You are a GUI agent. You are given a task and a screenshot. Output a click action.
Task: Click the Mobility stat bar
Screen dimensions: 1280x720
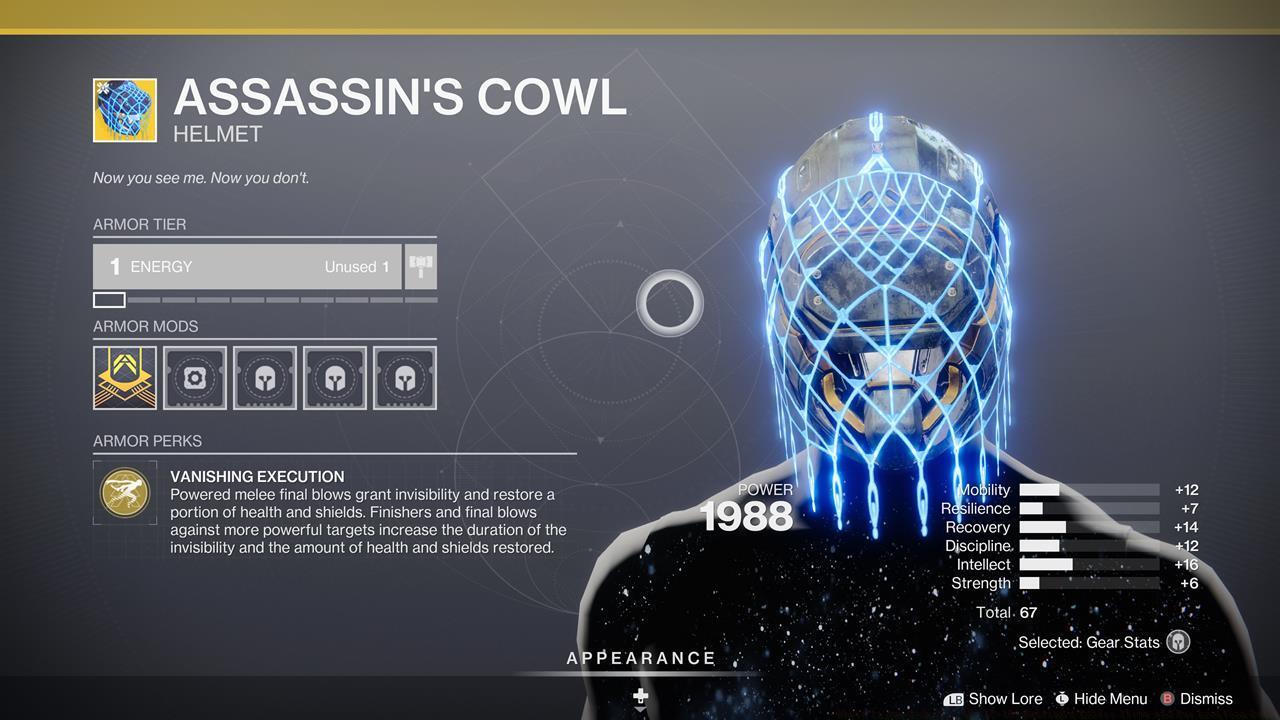1088,490
